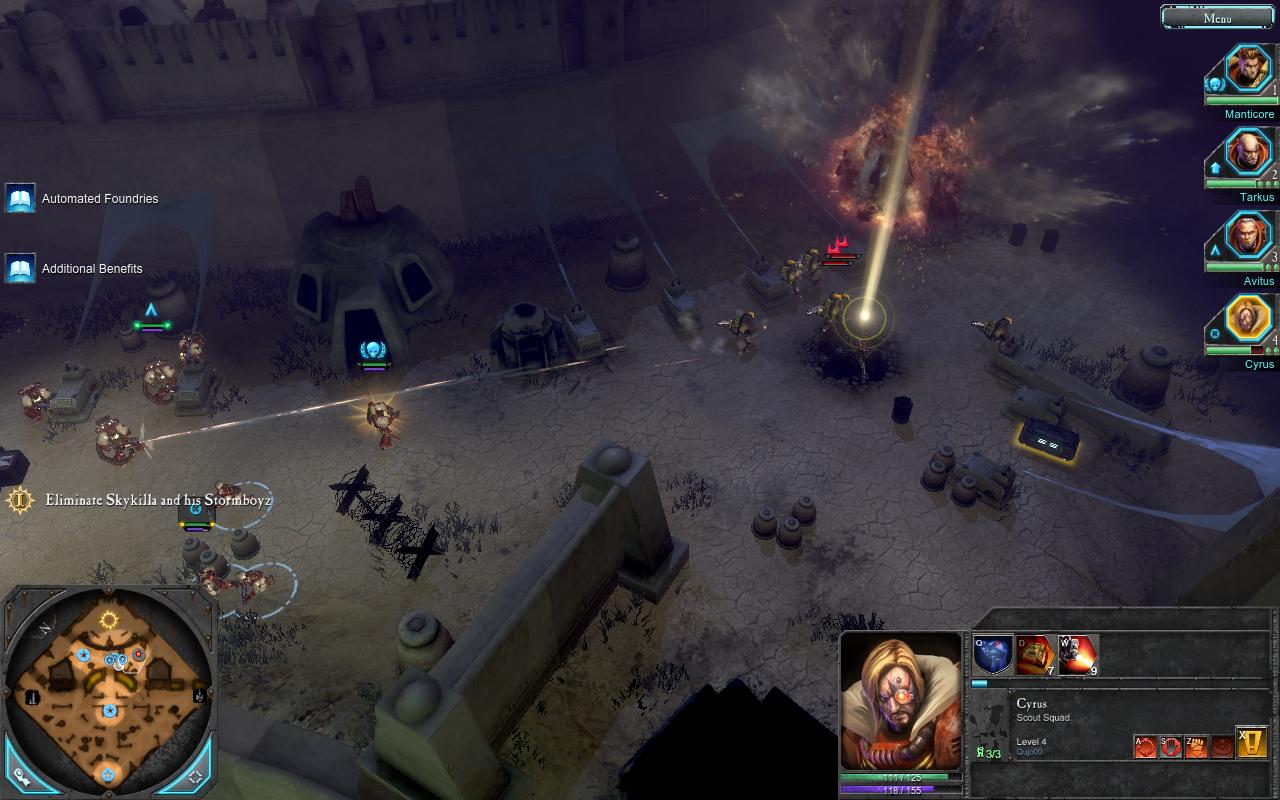The height and width of the screenshot is (800, 1280).
Task: Click the attack-move command icon (A)
Action: 1145,746
